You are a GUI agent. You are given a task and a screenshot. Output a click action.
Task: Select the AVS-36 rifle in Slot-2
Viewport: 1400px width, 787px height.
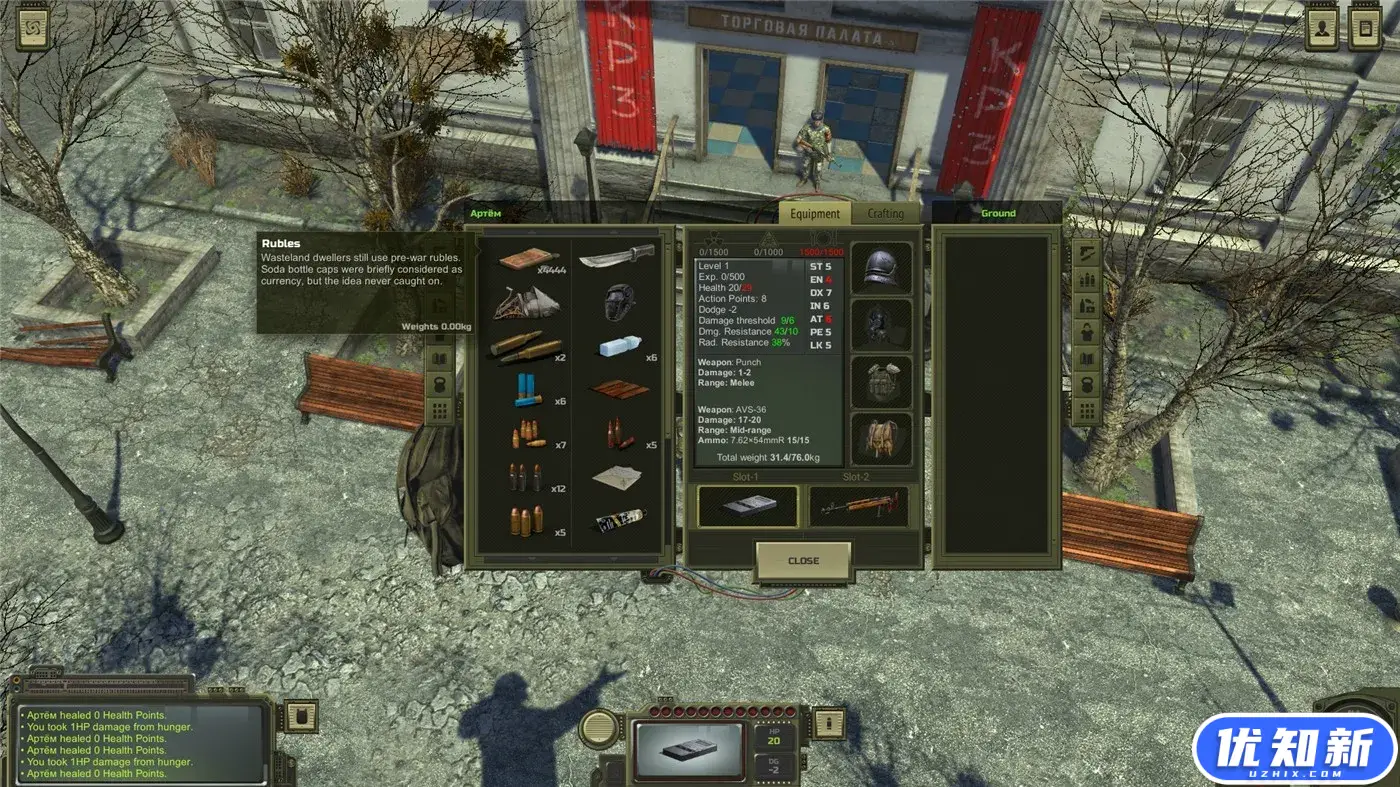click(858, 507)
